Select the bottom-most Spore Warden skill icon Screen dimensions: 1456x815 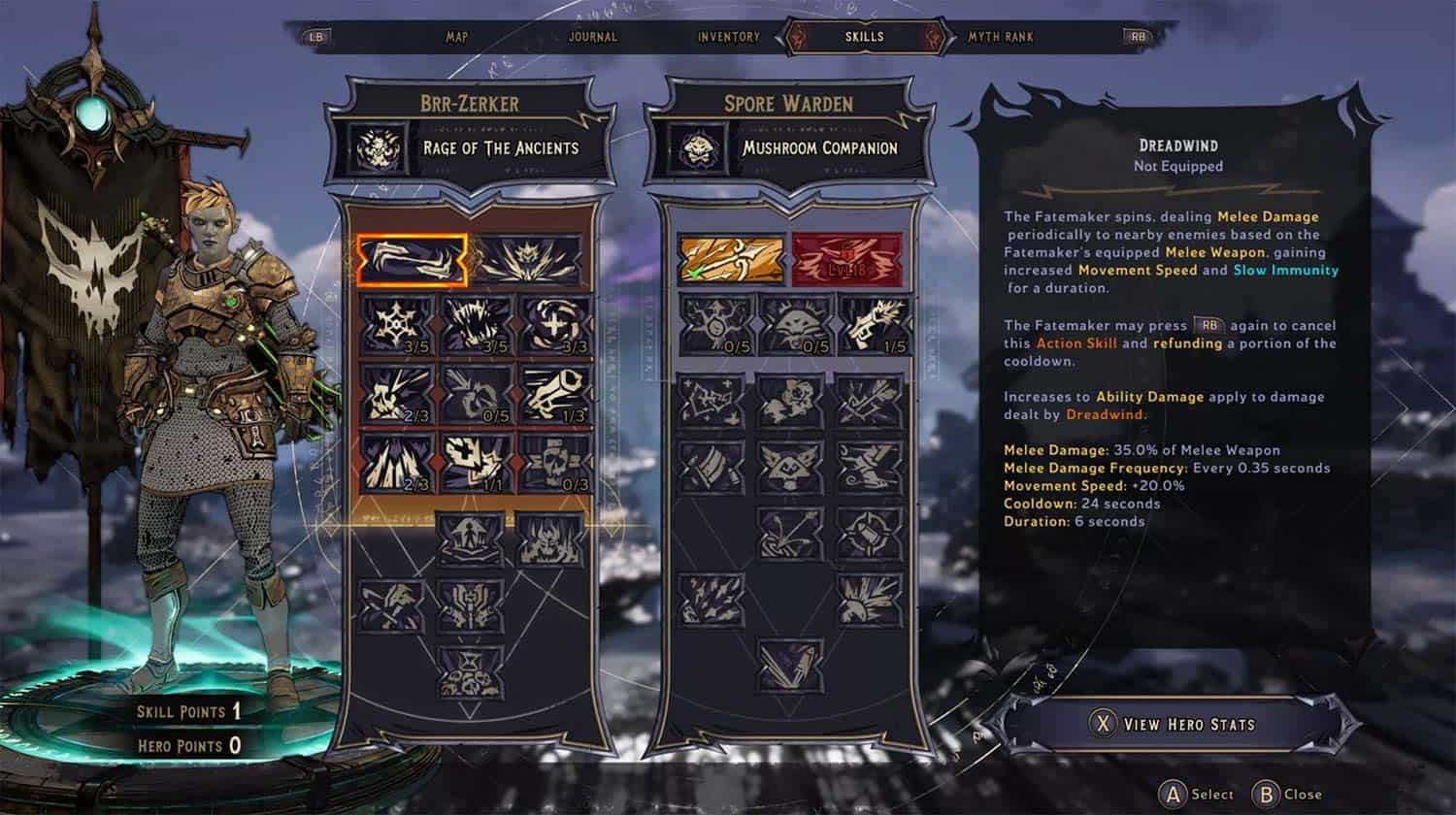[790, 664]
